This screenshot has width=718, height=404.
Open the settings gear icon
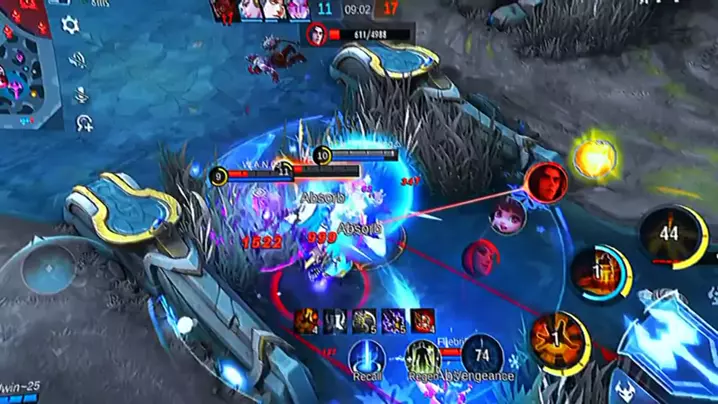coord(71,25)
